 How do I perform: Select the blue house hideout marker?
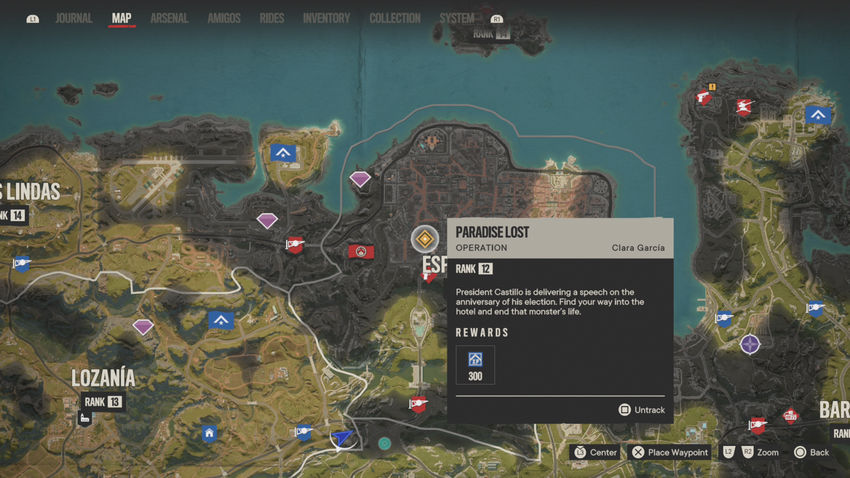pos(209,433)
